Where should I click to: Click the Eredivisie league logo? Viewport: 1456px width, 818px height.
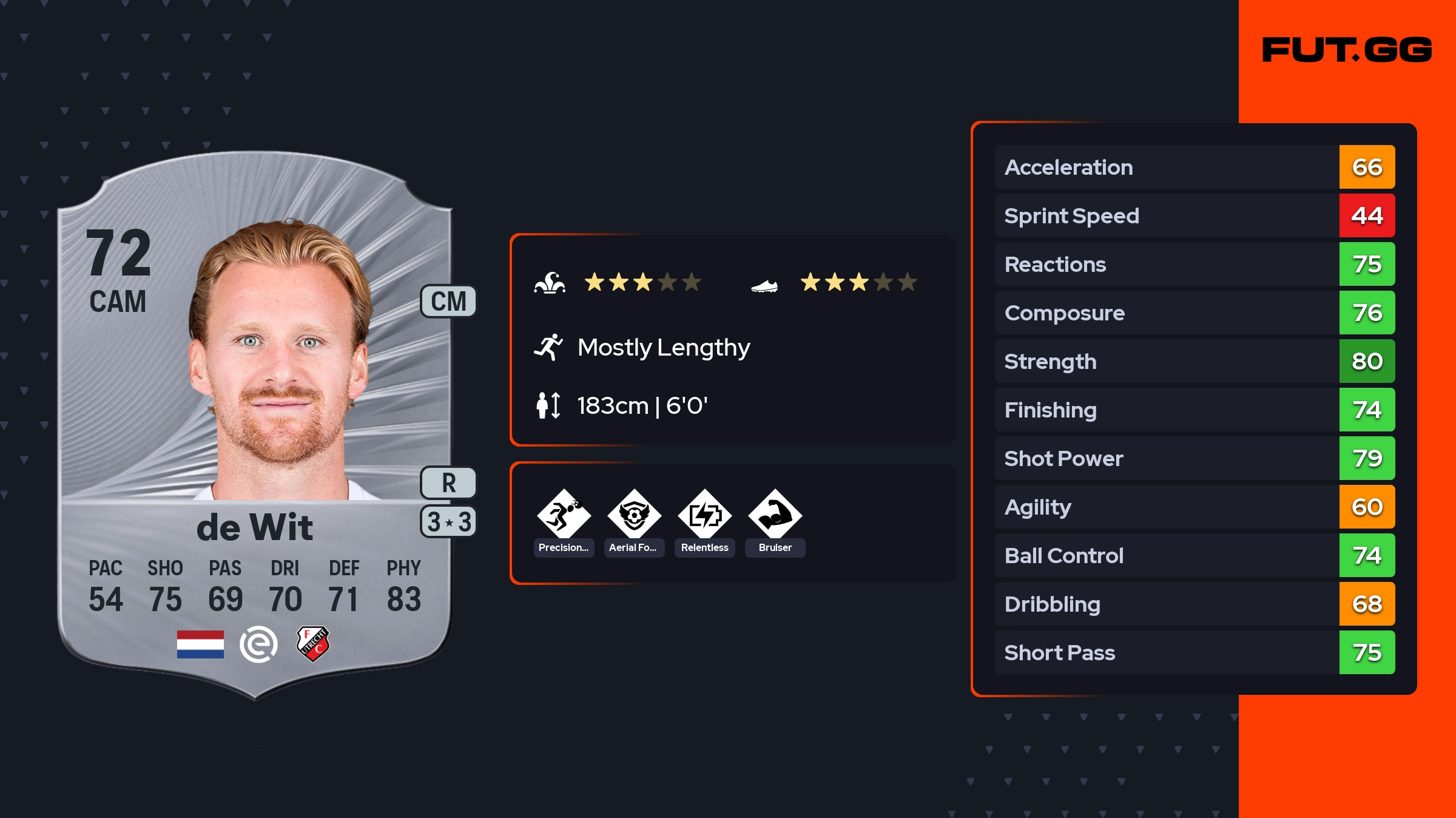[x=258, y=644]
